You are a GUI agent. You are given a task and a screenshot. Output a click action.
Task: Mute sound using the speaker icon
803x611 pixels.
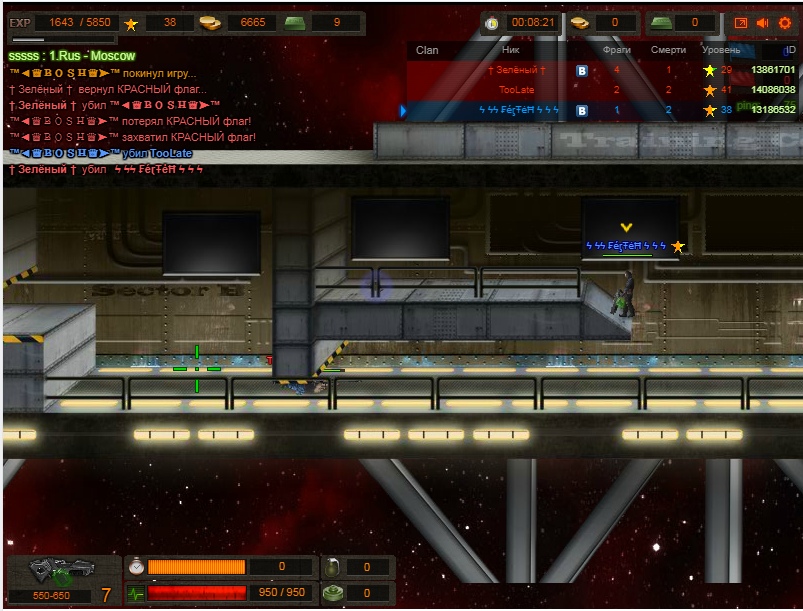pos(763,23)
